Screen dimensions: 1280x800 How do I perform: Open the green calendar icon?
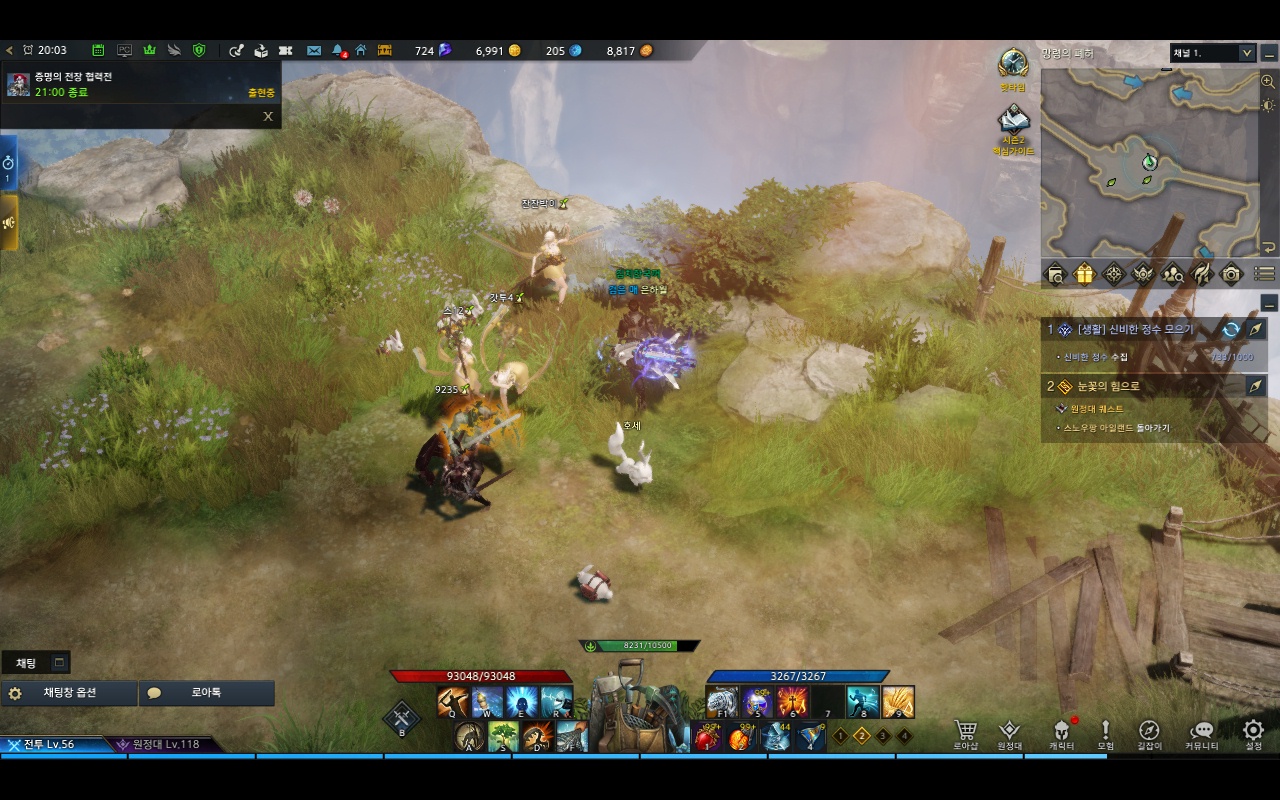point(98,50)
